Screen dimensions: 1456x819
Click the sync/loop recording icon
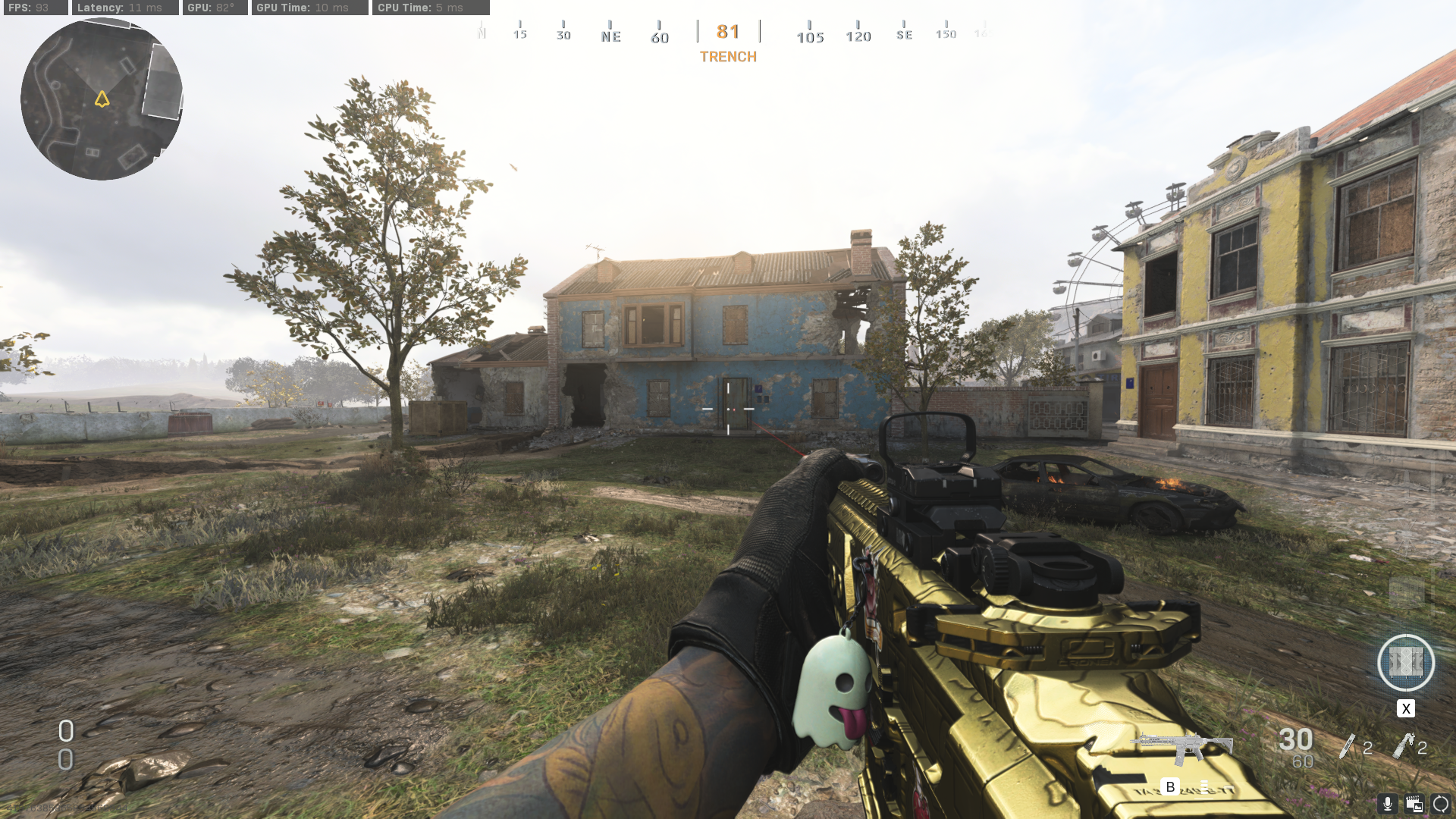point(1439,802)
